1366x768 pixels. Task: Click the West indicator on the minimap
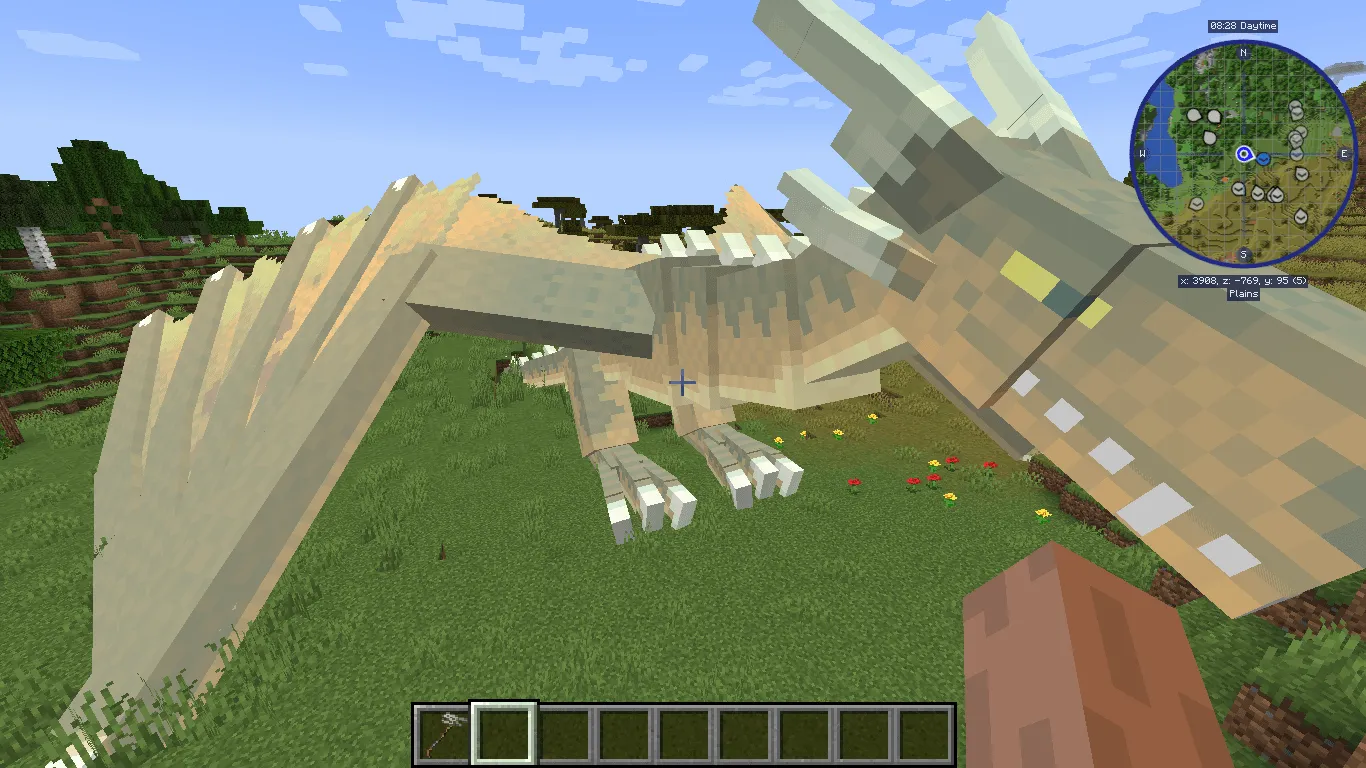[x=1142, y=153]
